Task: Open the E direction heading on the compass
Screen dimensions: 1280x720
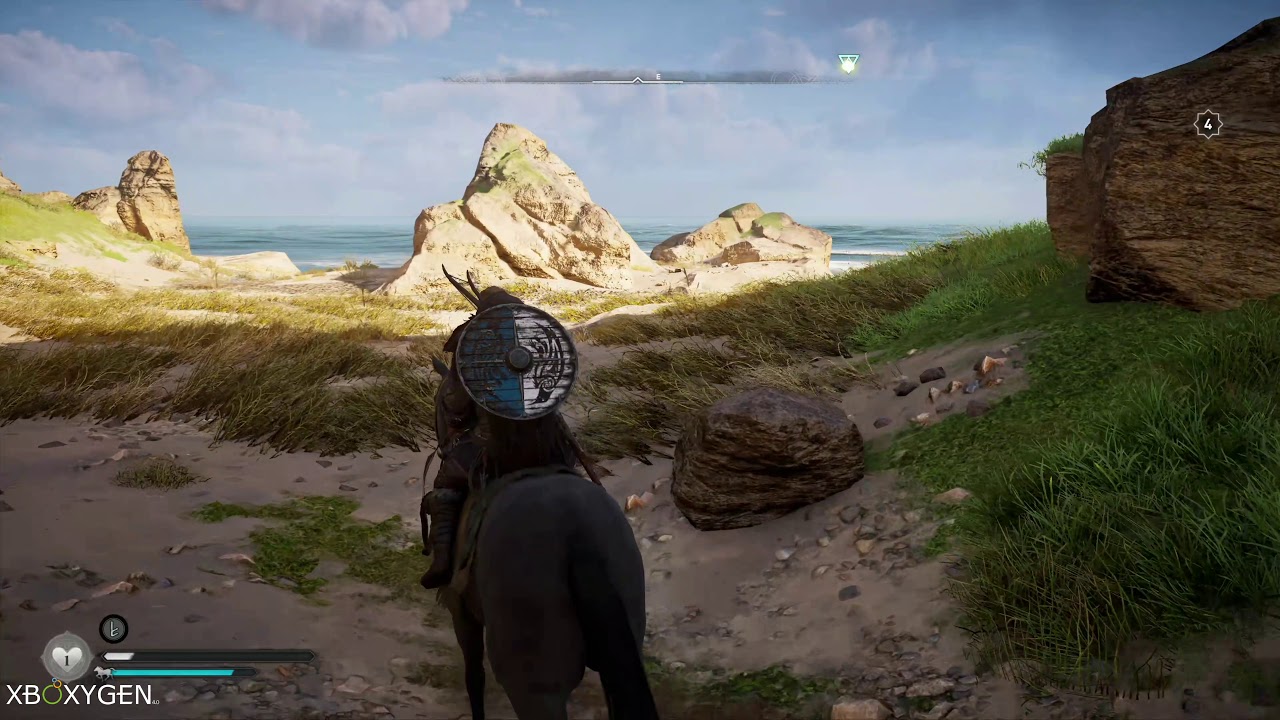Action: pyautogui.click(x=657, y=74)
